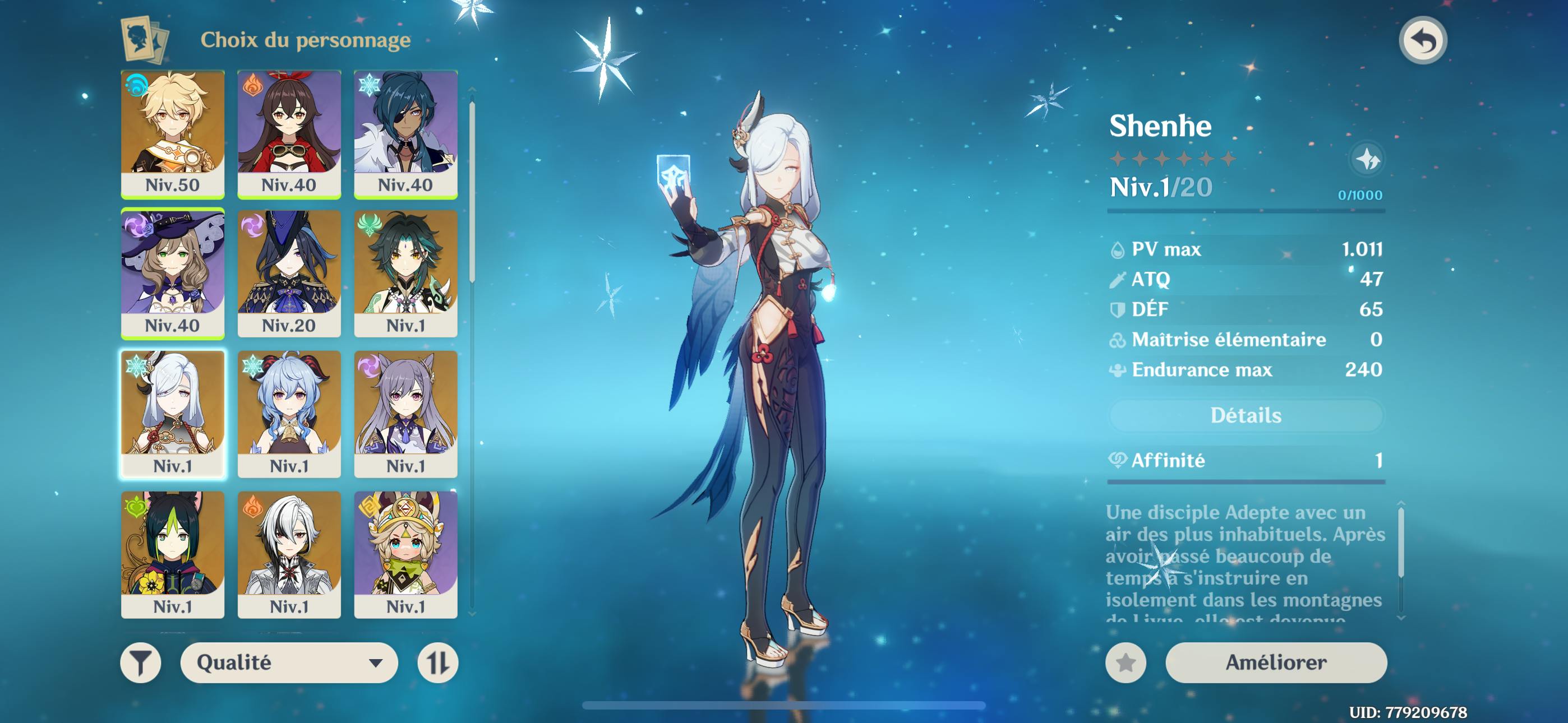Click the Améliorer upgrade button
Viewport: 1568px width, 723px height.
(x=1276, y=662)
